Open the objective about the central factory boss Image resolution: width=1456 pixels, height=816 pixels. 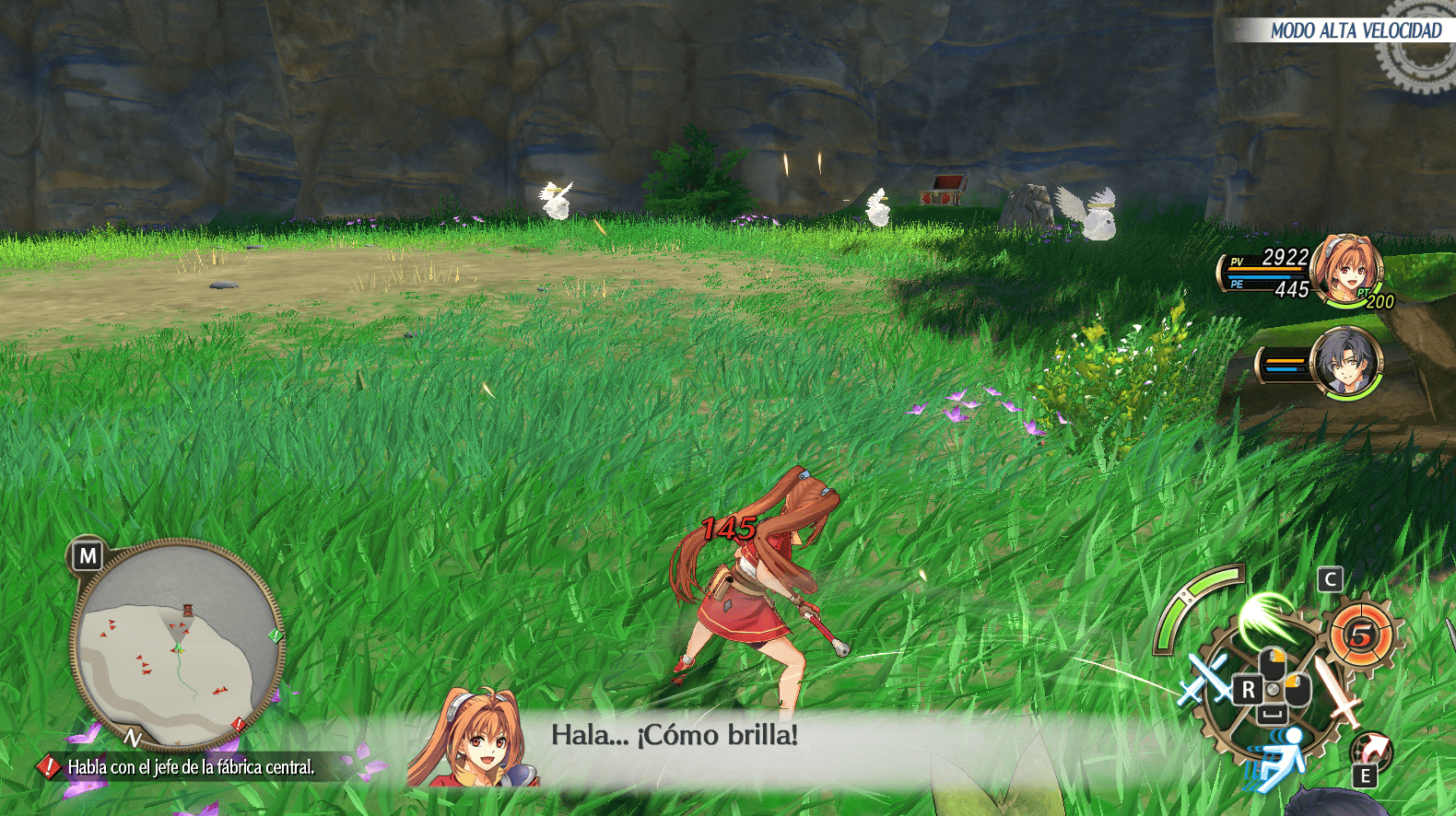coord(190,766)
